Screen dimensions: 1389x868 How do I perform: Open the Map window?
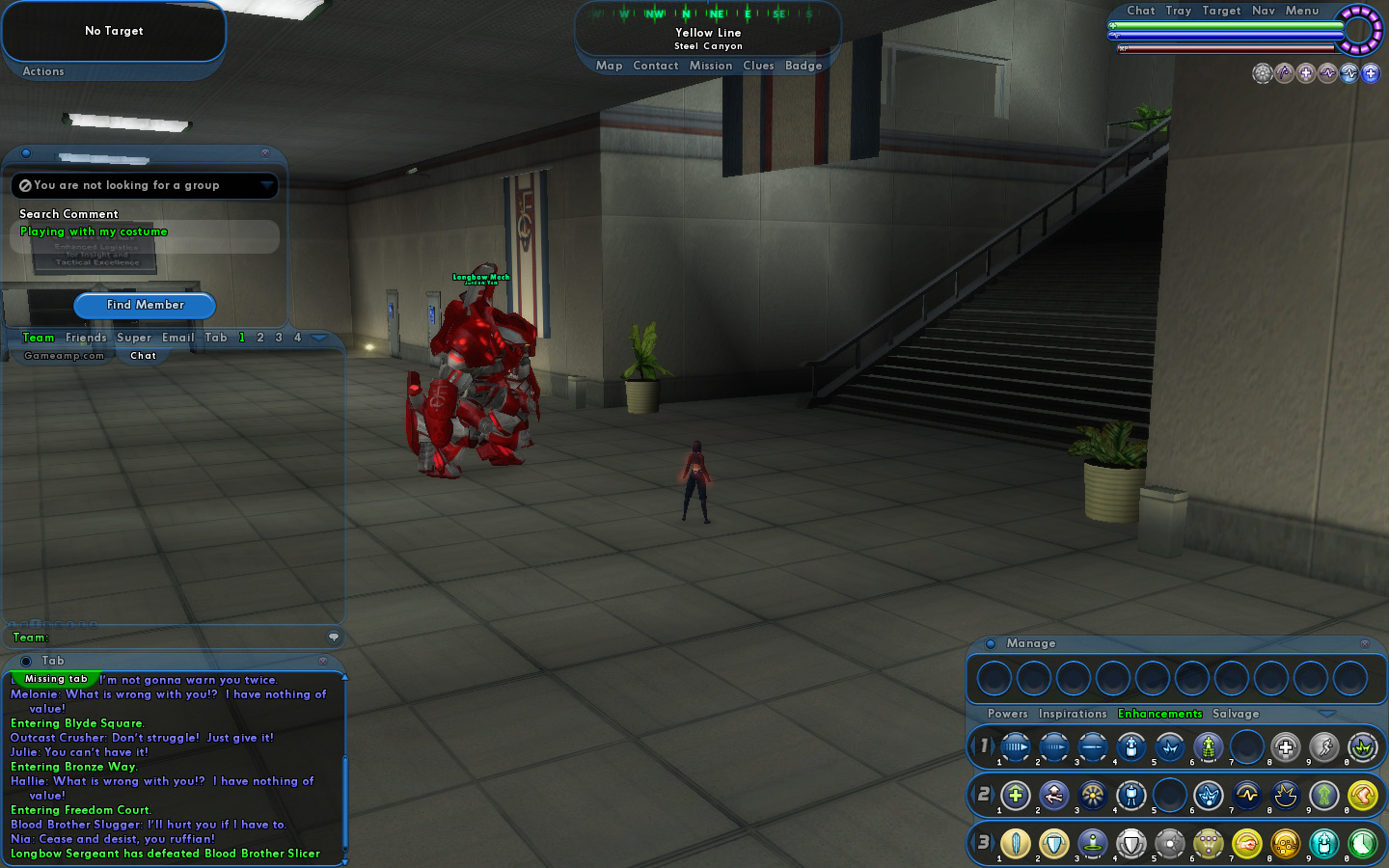click(609, 66)
